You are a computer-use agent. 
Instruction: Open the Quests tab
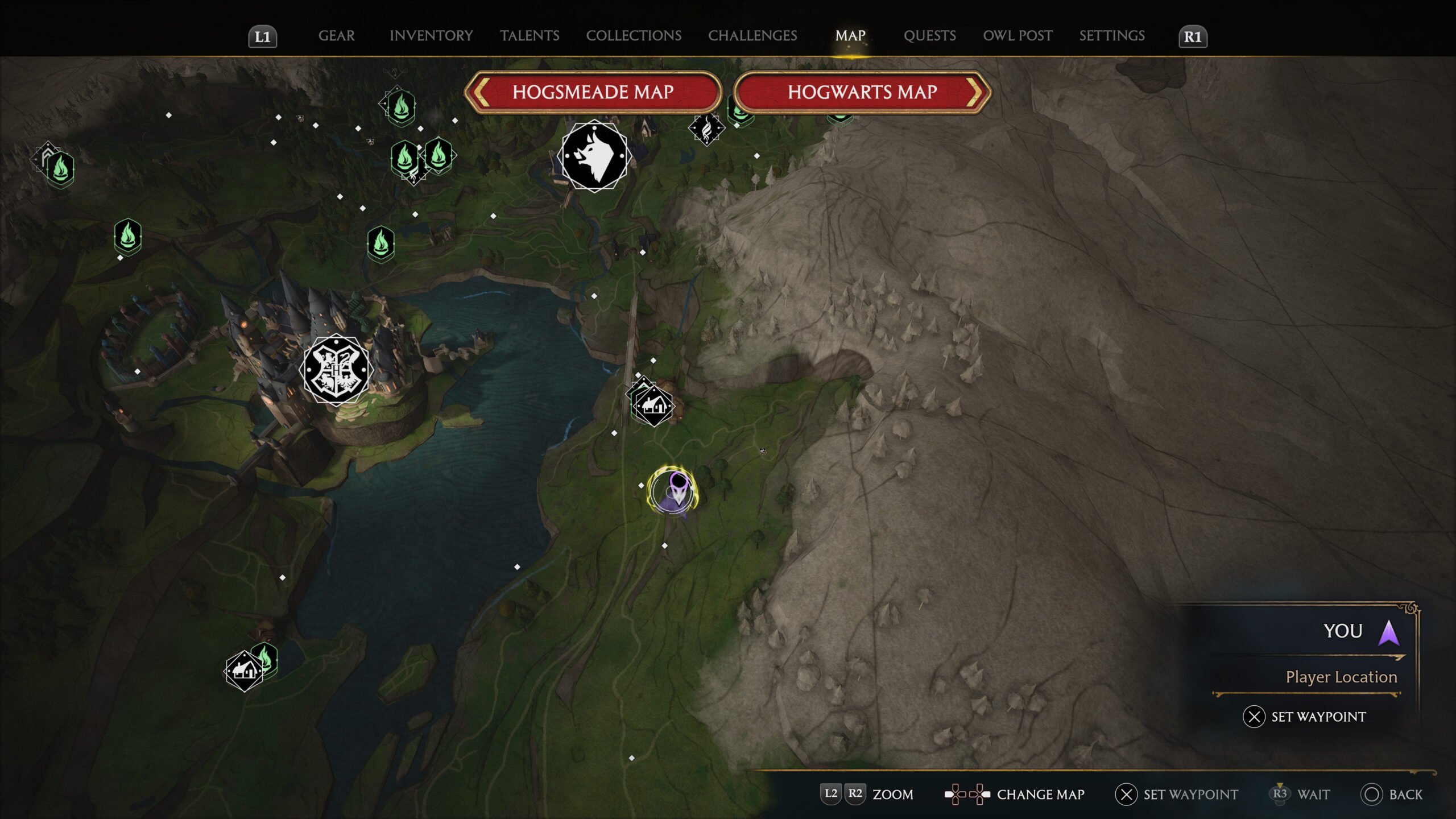pyautogui.click(x=929, y=36)
